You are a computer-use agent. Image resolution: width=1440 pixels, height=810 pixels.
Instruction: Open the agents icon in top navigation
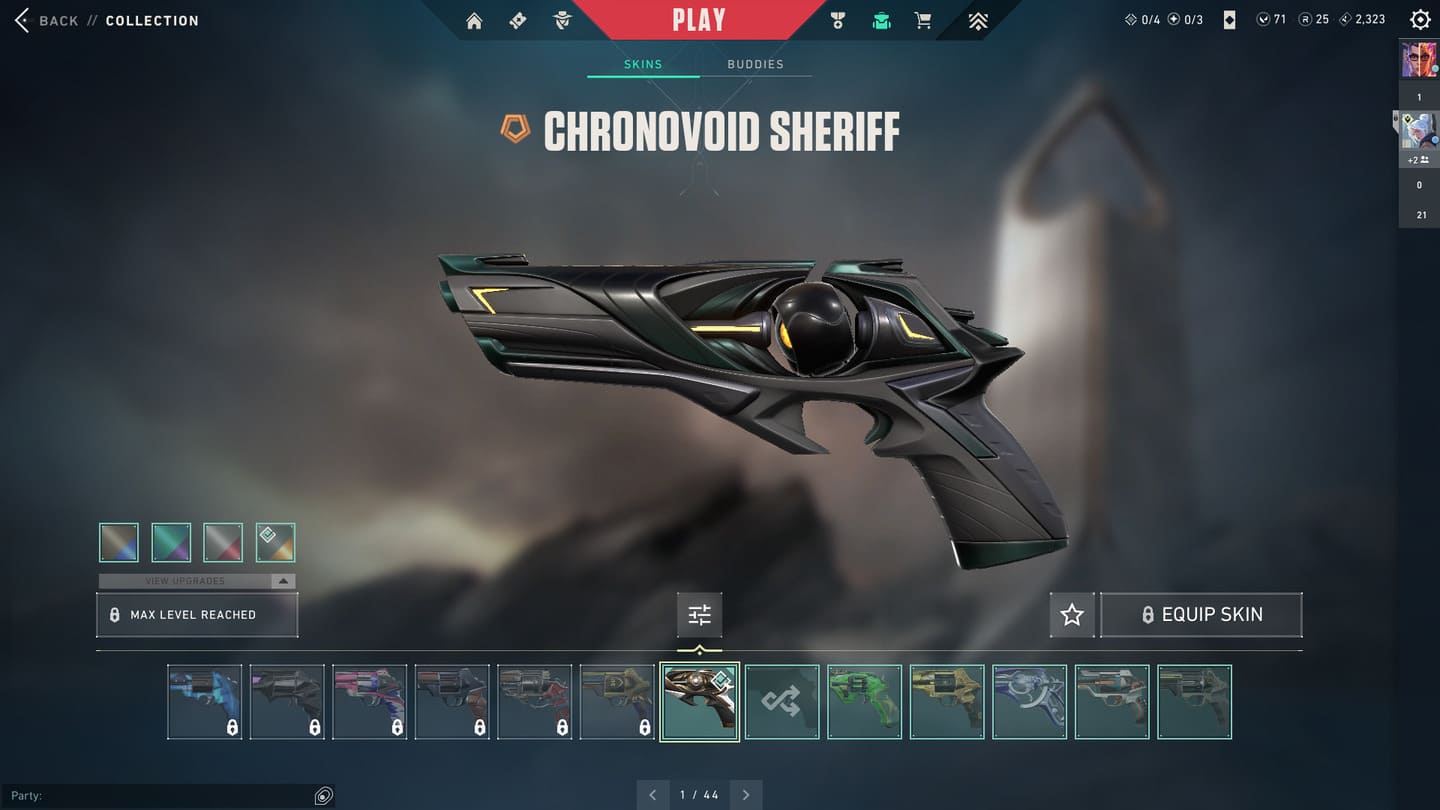pyautogui.click(x=562, y=21)
